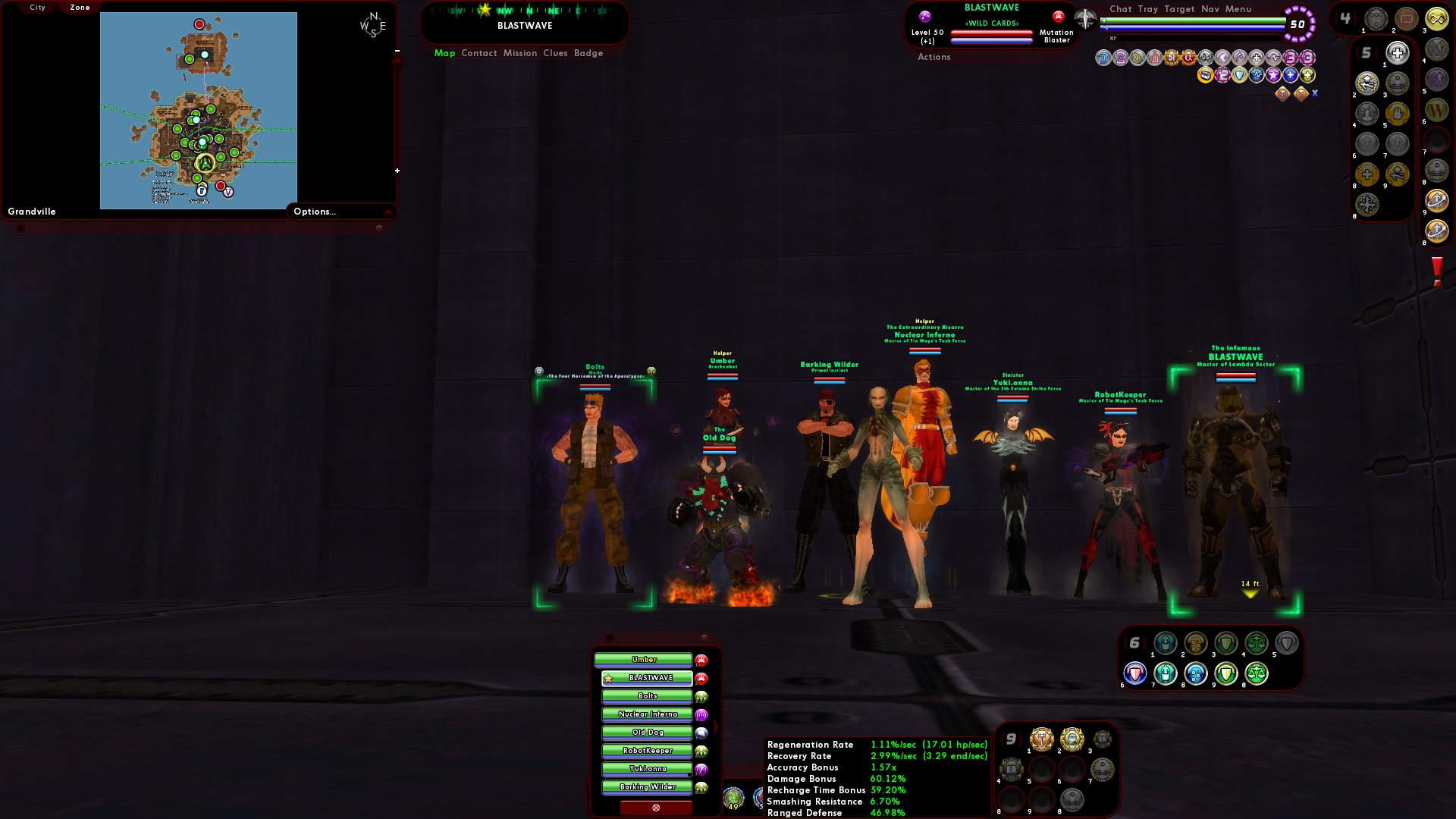Open the book icon power in tray 9
This screenshot has width=1456, height=819.
(1012, 769)
